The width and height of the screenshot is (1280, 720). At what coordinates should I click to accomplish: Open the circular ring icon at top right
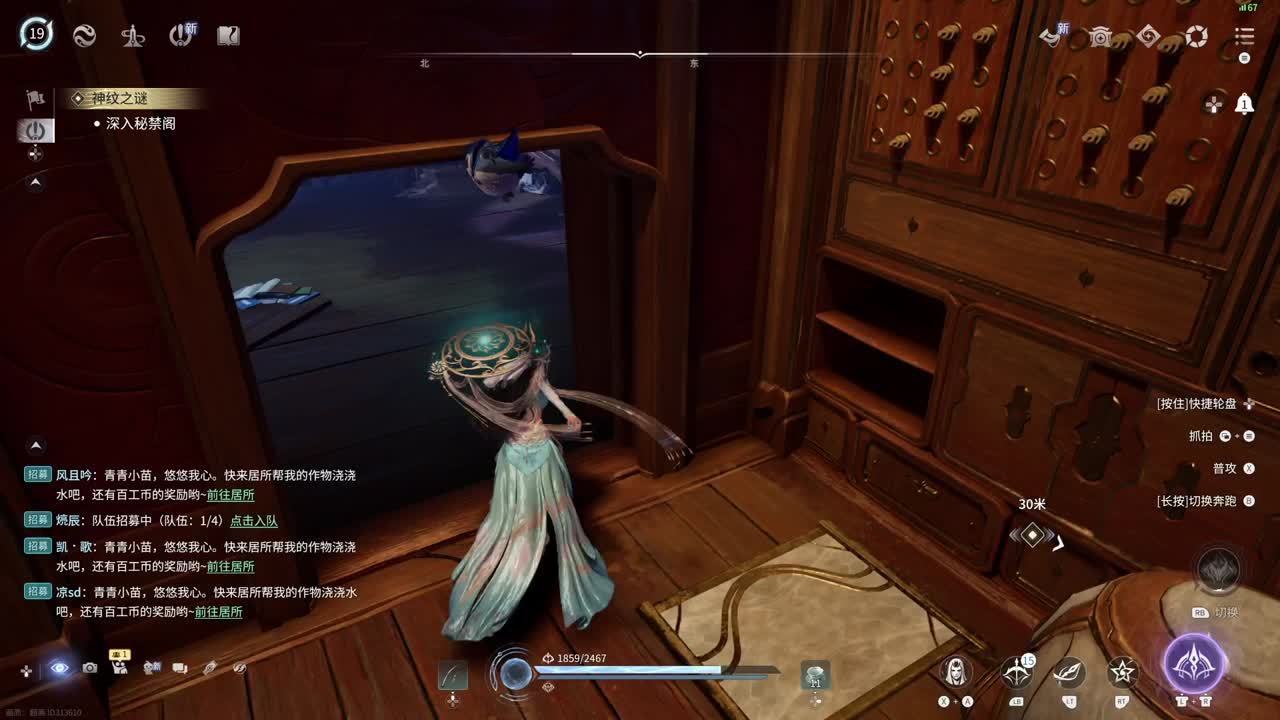(1196, 37)
